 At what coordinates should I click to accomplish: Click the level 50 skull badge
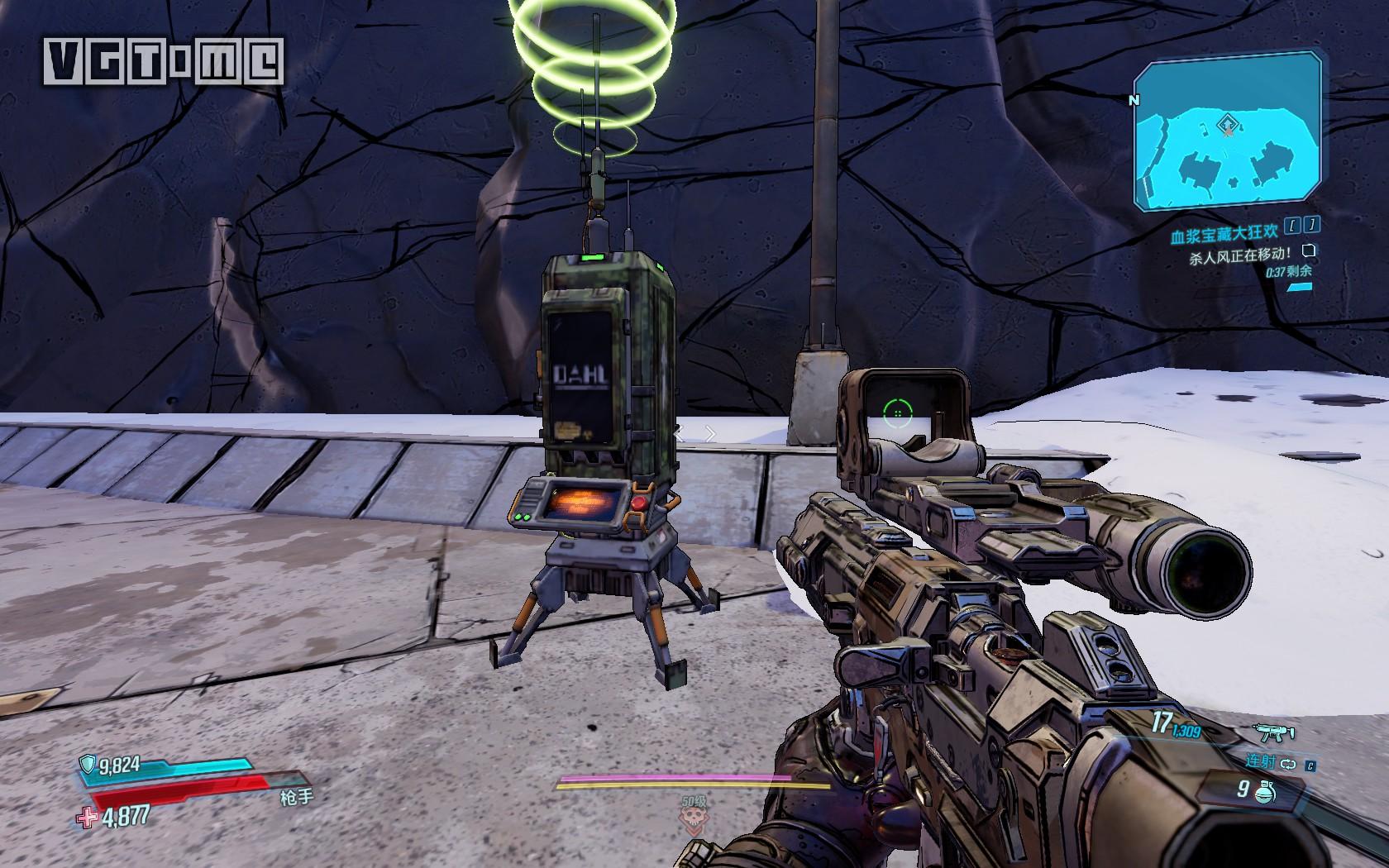click(694, 818)
